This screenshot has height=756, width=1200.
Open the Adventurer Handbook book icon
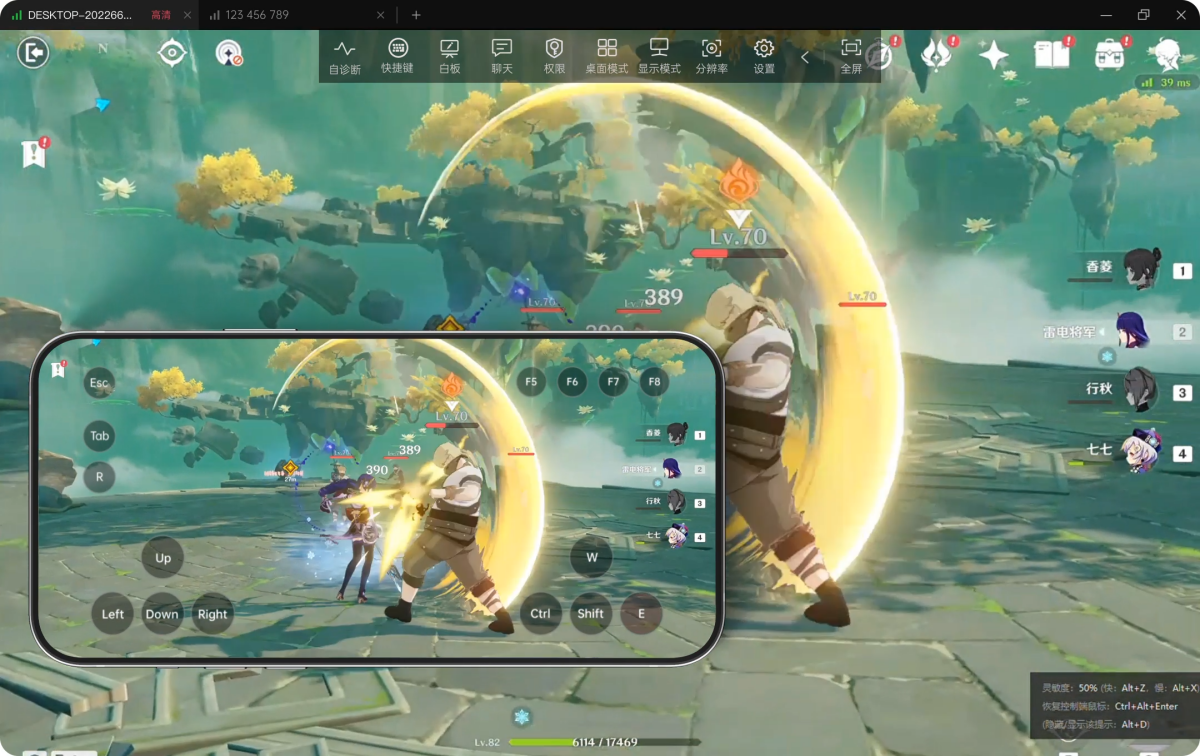click(1051, 54)
